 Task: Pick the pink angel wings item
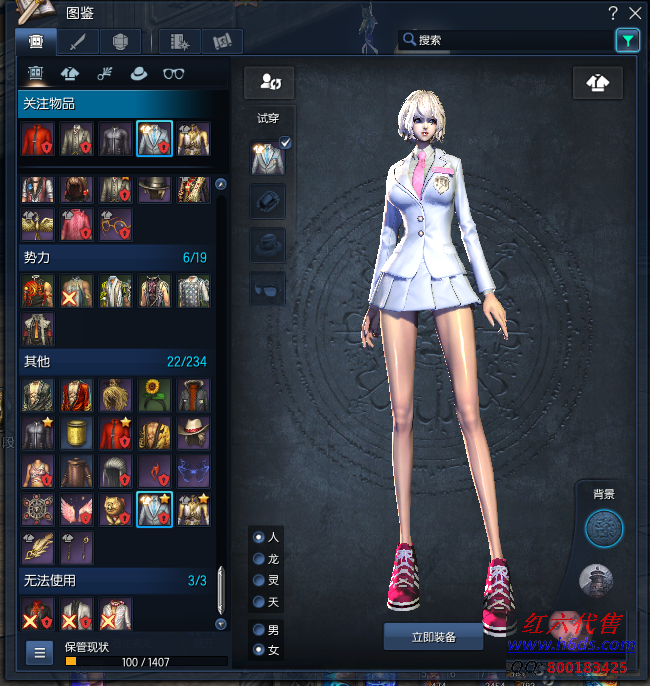click(76, 509)
